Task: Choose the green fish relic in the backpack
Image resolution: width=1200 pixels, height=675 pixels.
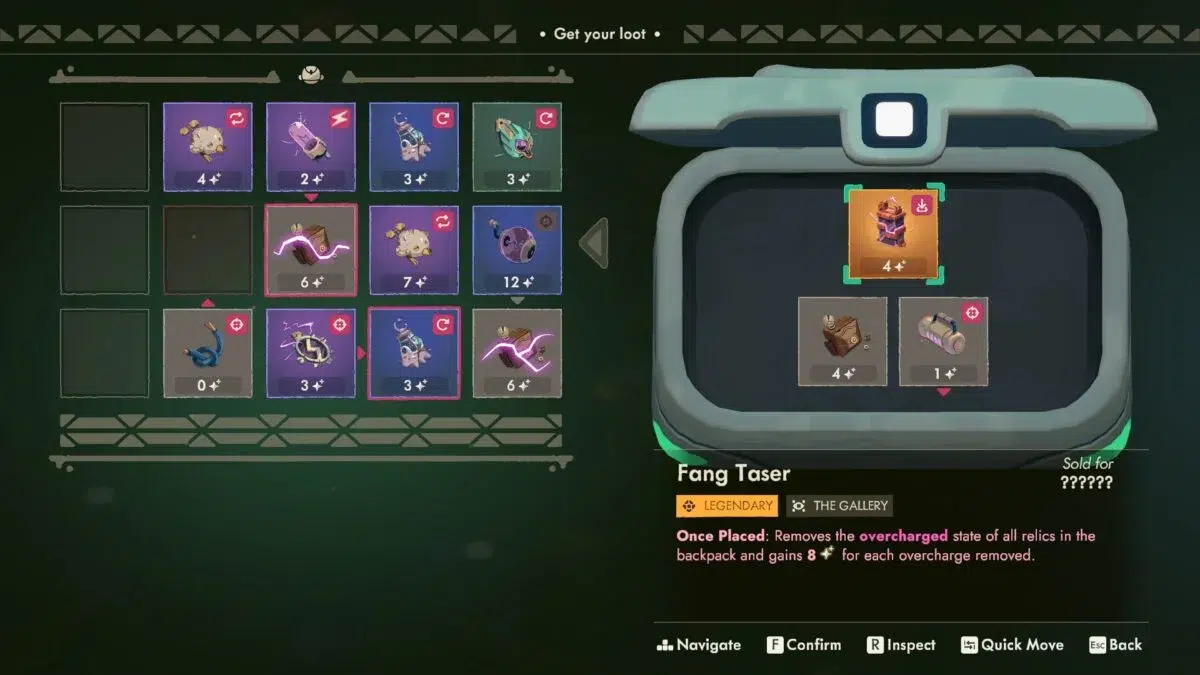Action: coord(517,146)
